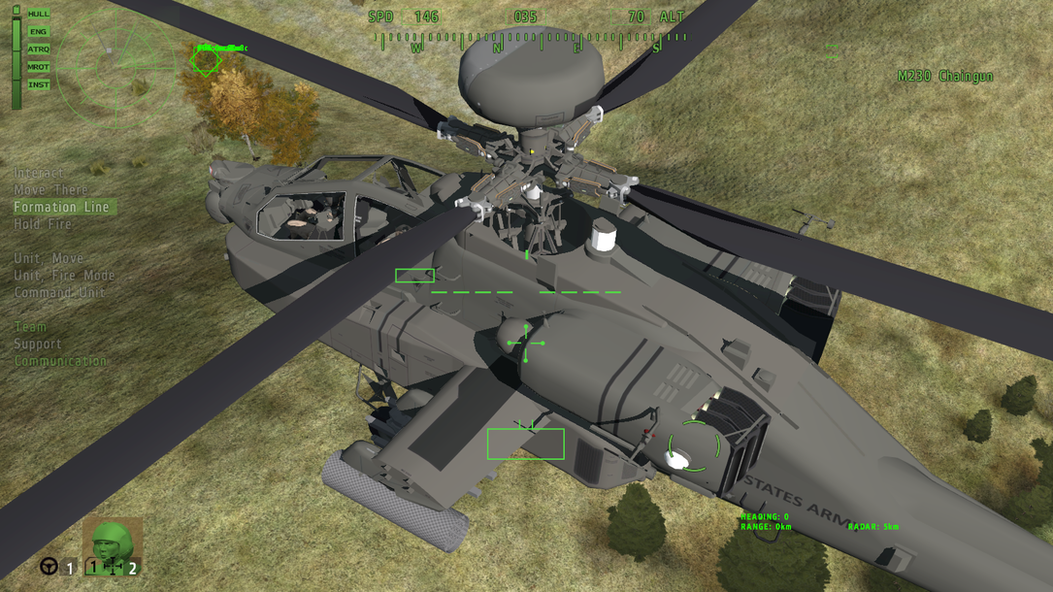Click the HULL damage indicator

[38, 14]
